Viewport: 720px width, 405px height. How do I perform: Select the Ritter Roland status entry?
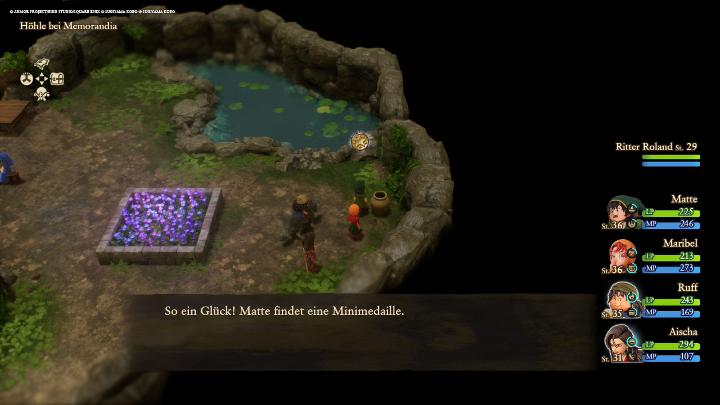coord(657,152)
